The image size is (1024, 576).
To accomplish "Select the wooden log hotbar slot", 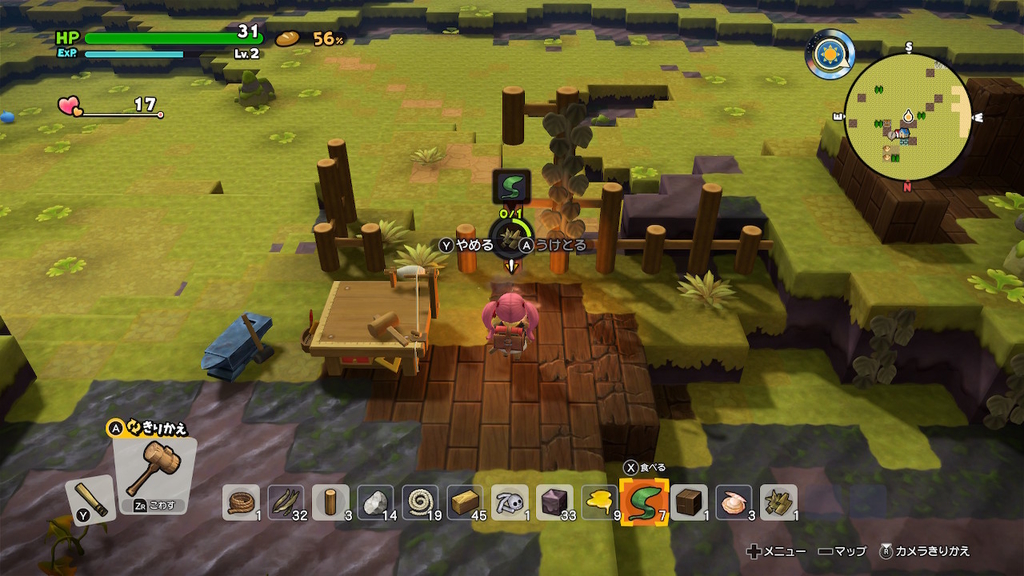I will click(331, 501).
